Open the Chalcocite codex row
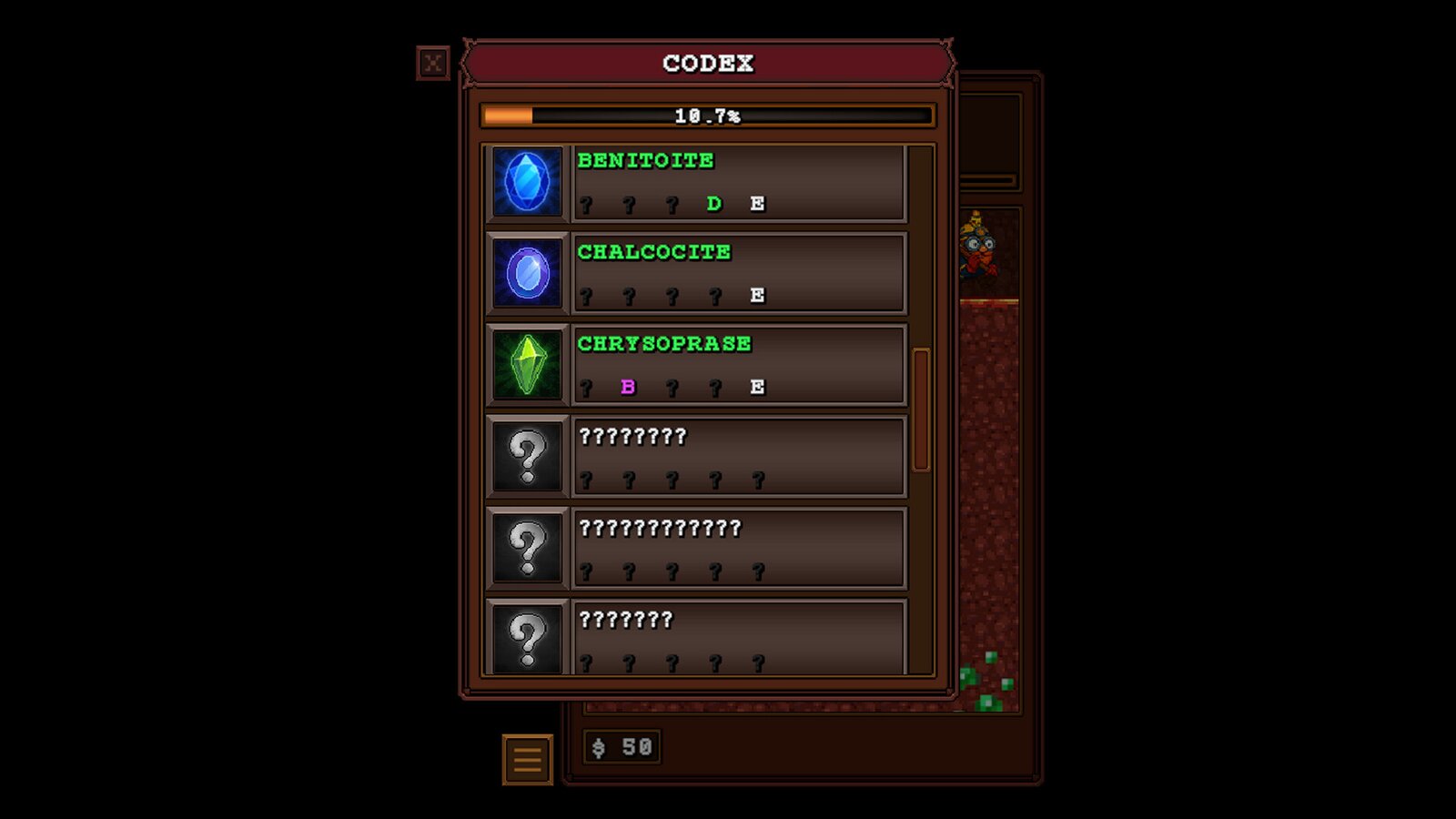 (738, 273)
